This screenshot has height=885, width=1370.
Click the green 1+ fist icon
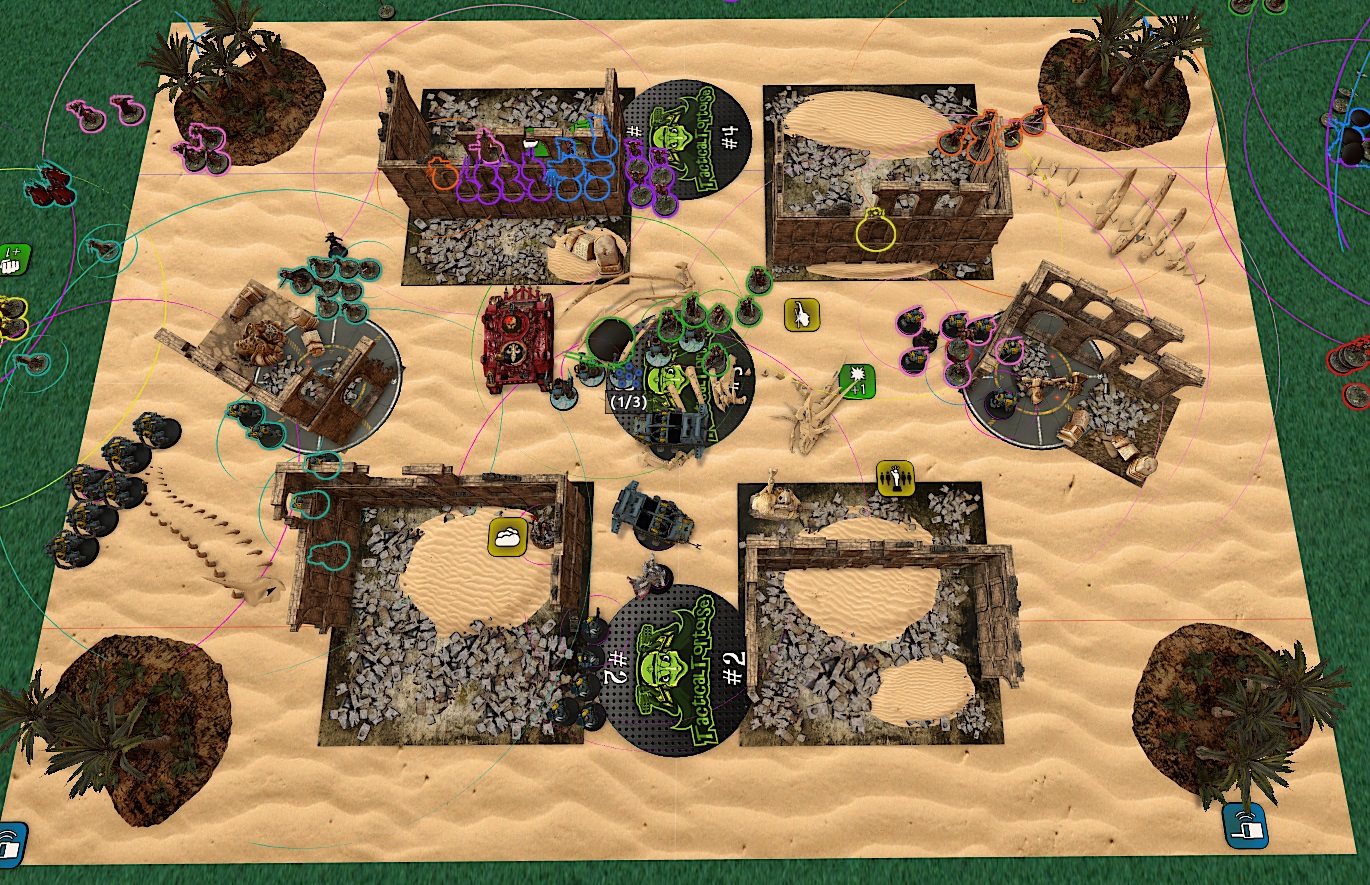tap(14, 258)
